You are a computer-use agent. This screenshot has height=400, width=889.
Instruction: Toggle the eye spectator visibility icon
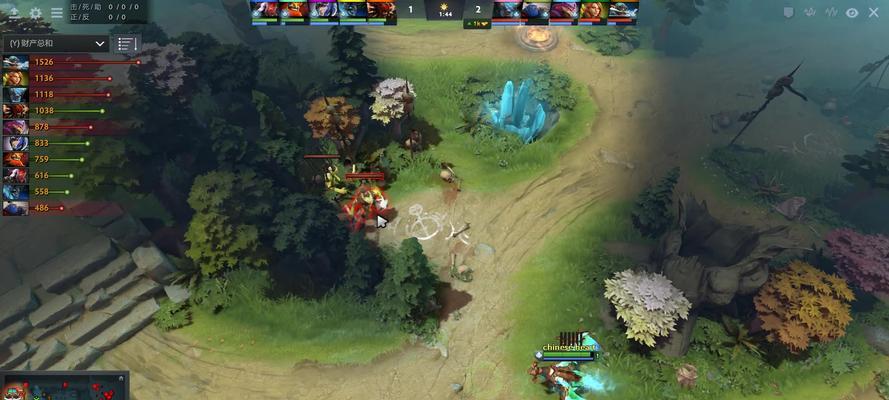pyautogui.click(x=852, y=13)
